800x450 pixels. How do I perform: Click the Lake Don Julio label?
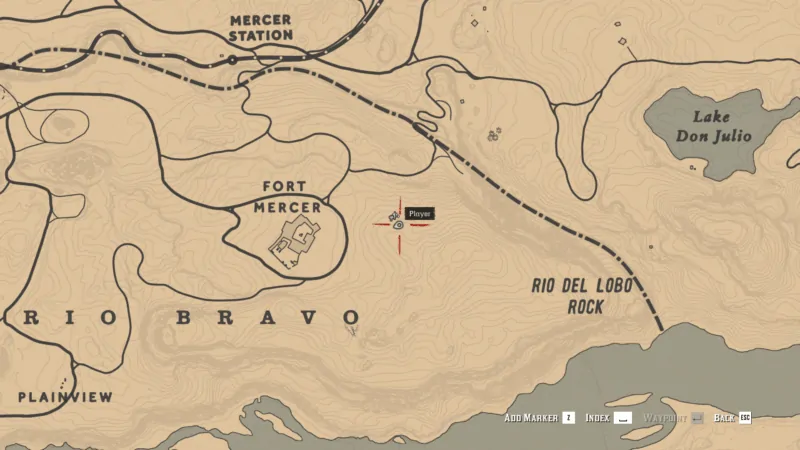coord(713,127)
